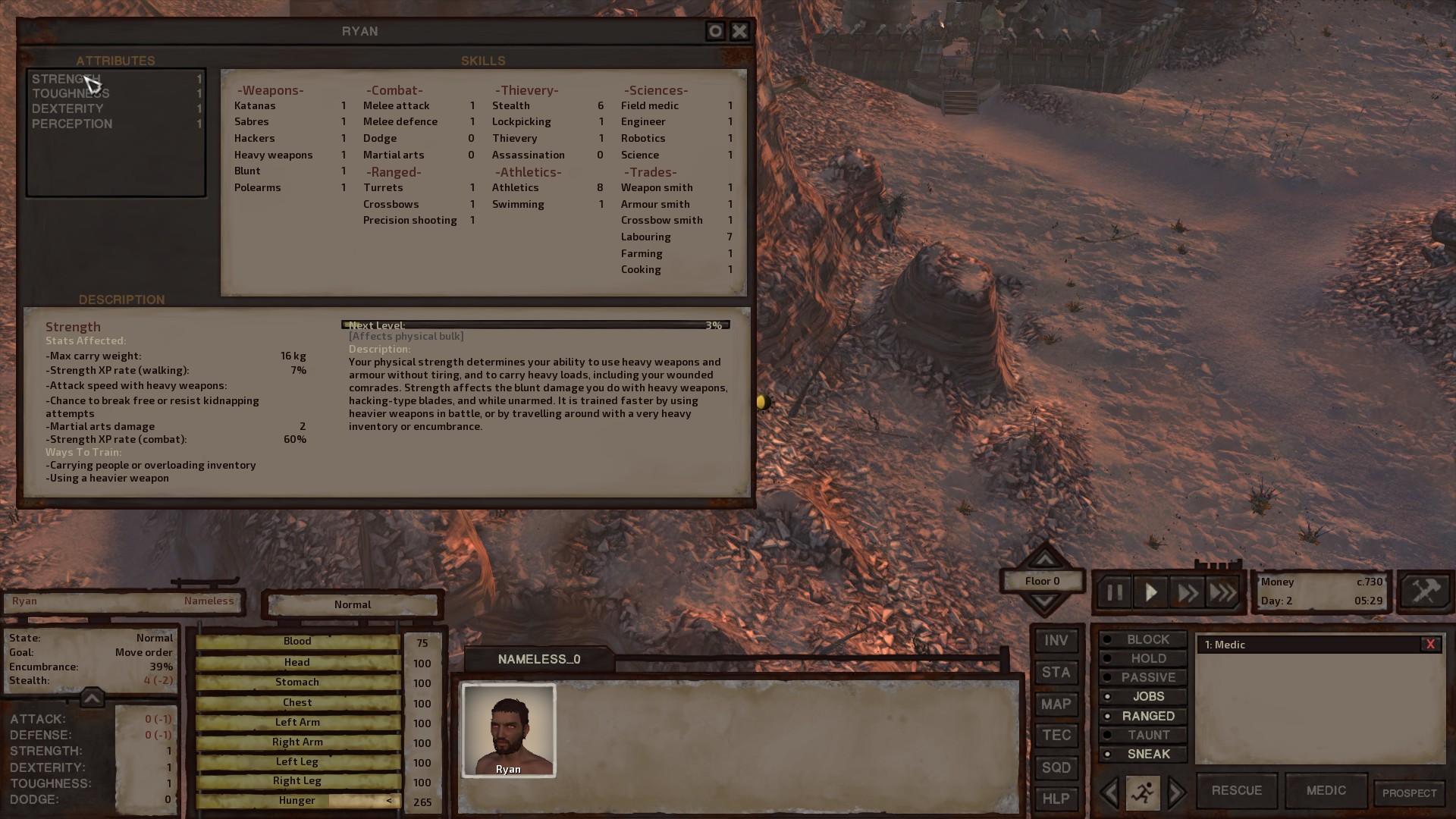Resume normal speed with the play icon
The height and width of the screenshot is (819, 1456).
[1150, 591]
